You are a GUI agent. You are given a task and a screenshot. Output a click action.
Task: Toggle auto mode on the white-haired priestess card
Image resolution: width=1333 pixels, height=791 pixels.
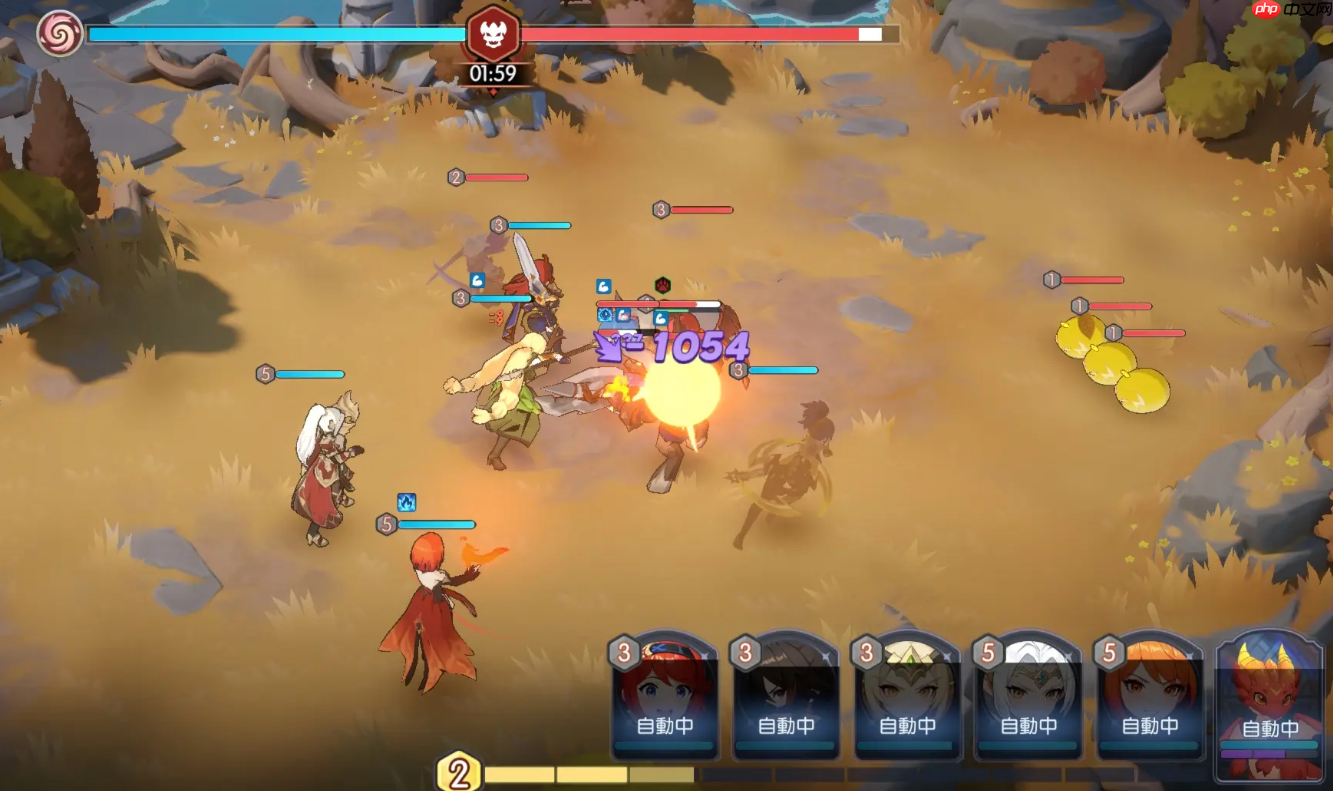click(1029, 728)
